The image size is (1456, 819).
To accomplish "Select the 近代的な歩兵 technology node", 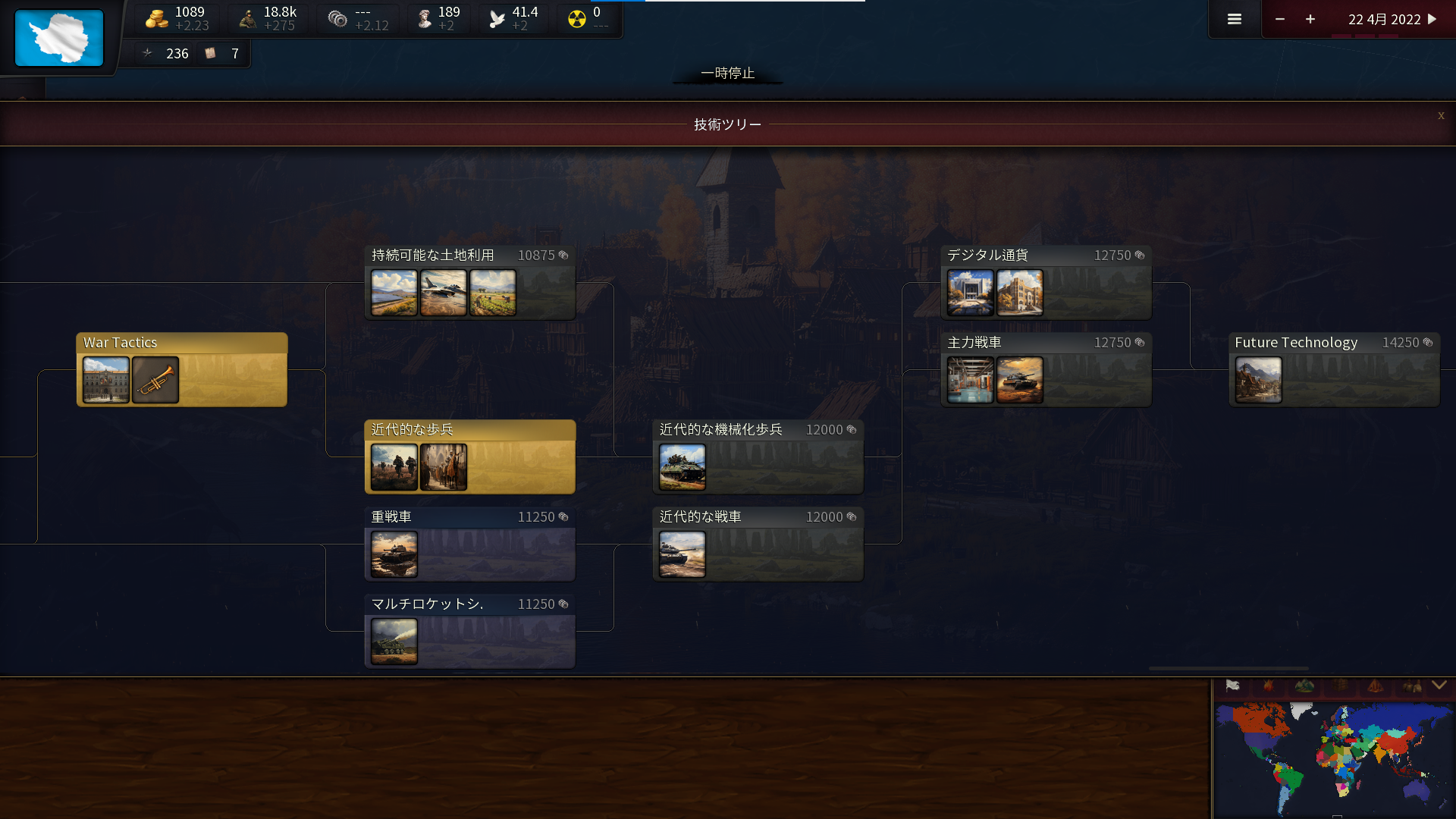I will click(470, 457).
